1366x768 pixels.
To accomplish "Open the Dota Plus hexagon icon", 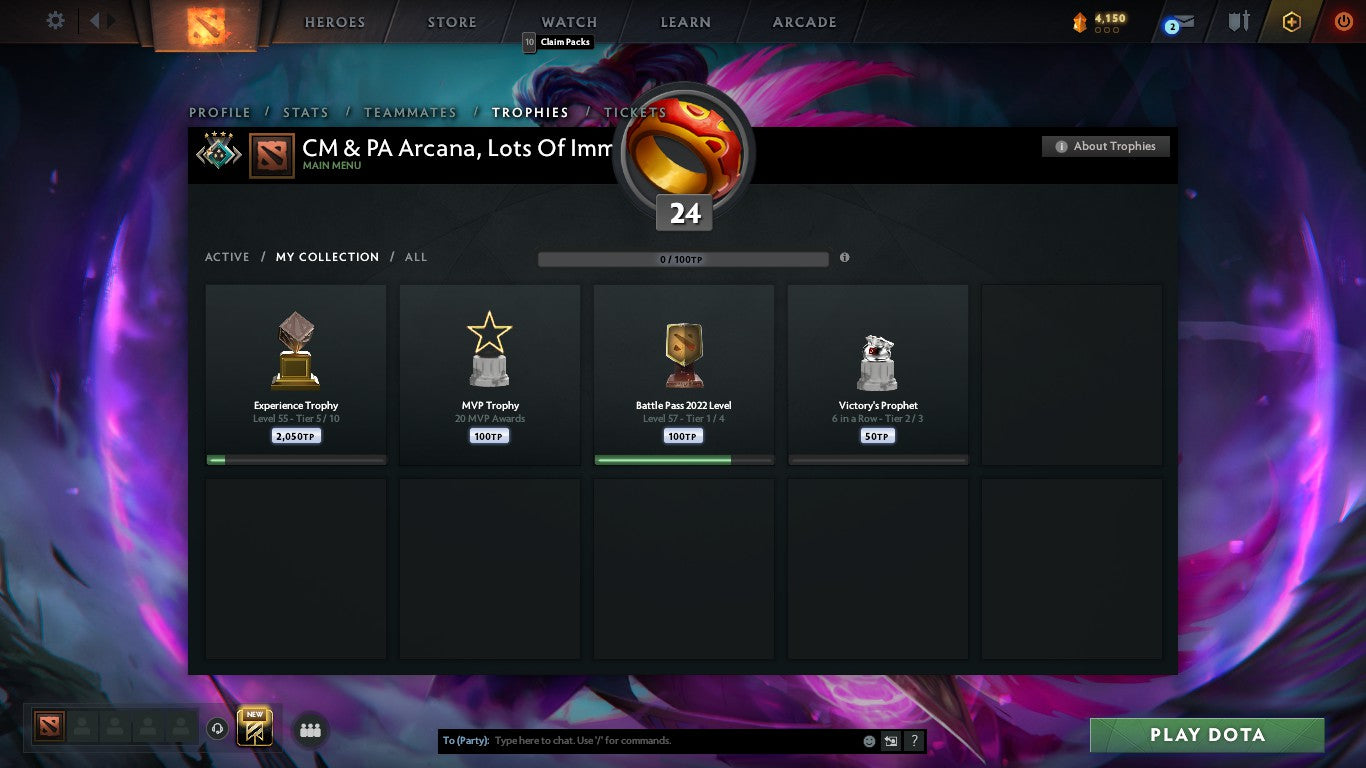I will [1291, 20].
